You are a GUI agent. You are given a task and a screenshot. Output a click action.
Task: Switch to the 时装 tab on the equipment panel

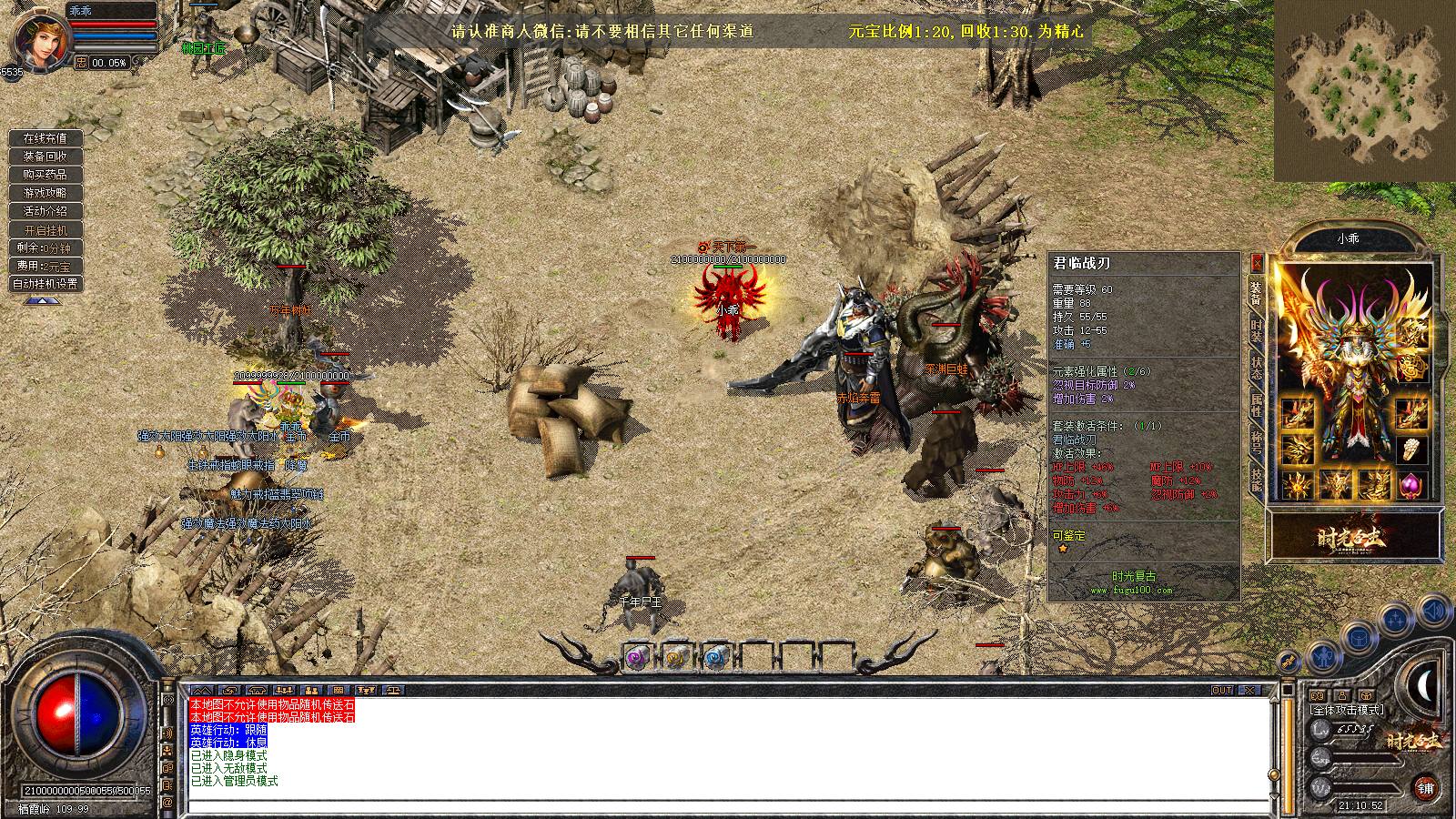(x=1258, y=332)
